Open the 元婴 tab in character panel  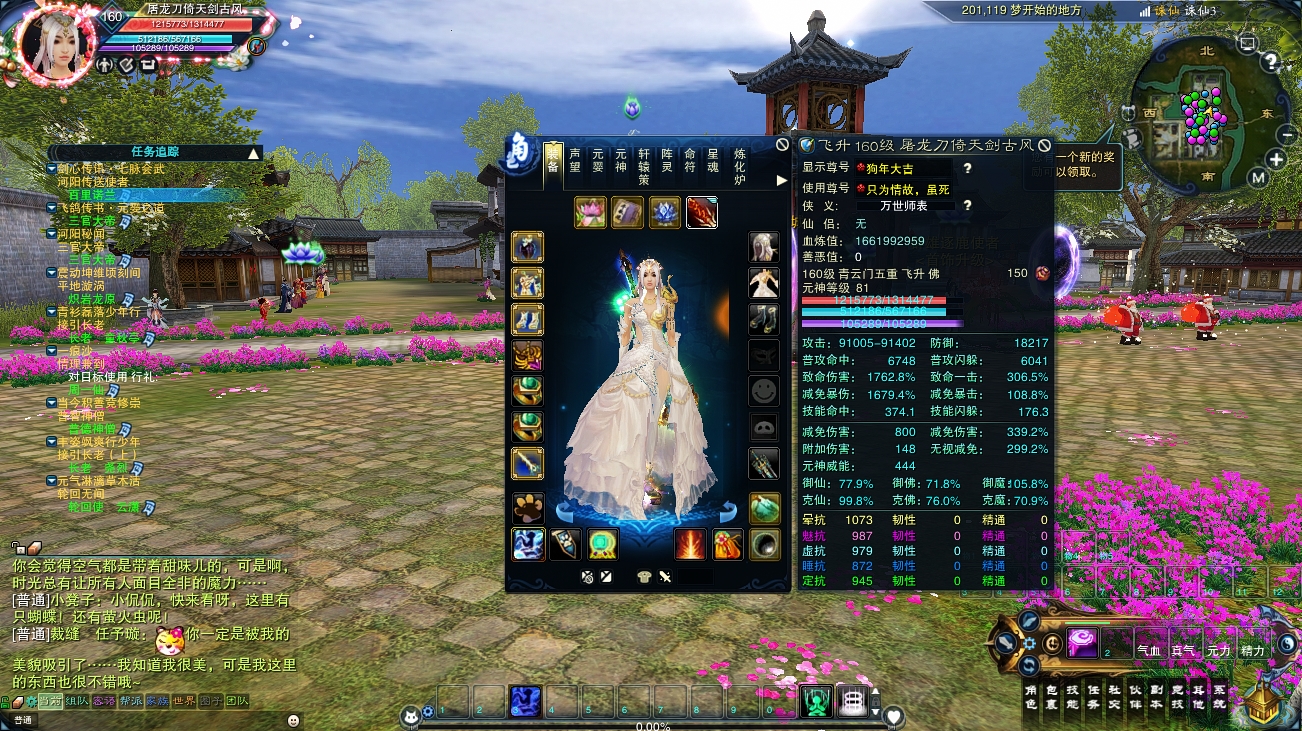click(598, 160)
